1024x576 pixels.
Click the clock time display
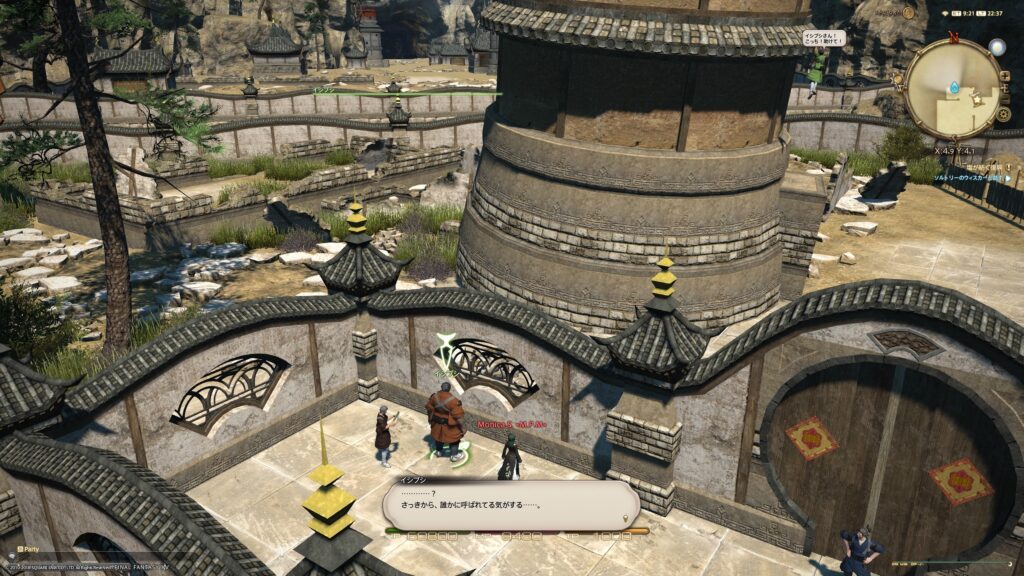(x=993, y=14)
